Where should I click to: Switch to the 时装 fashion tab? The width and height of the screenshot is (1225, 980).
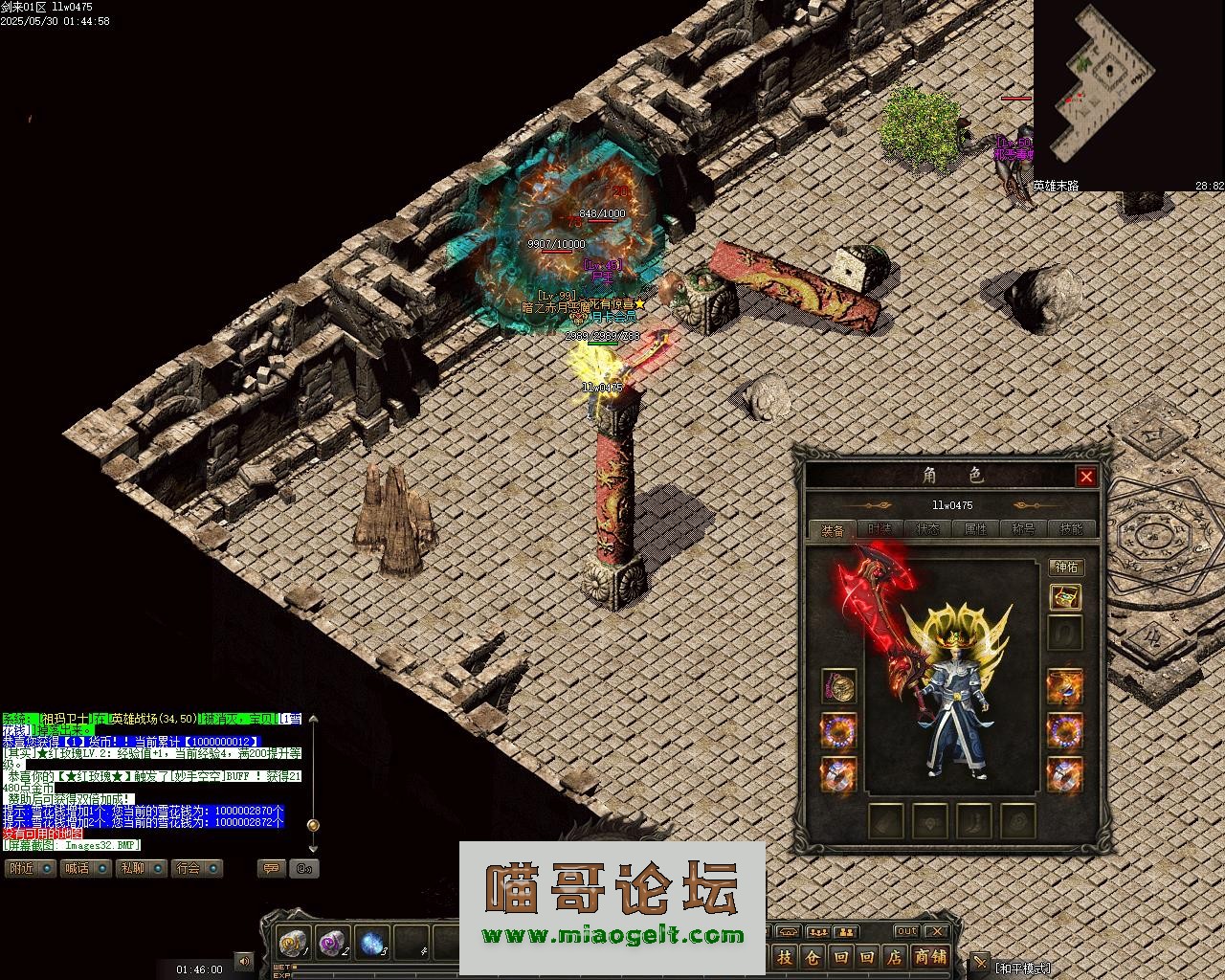[880, 529]
